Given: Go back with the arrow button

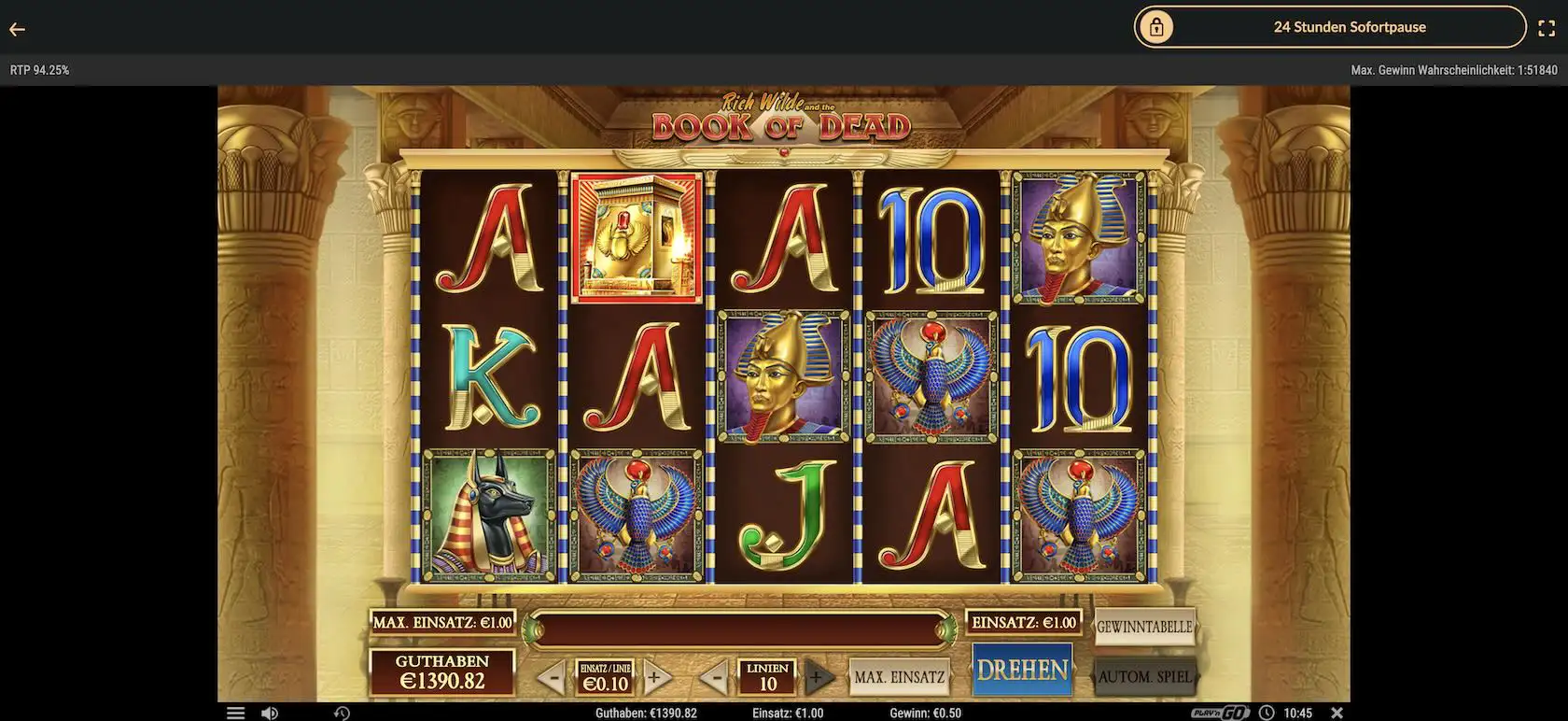Looking at the screenshot, I should tap(17, 29).
